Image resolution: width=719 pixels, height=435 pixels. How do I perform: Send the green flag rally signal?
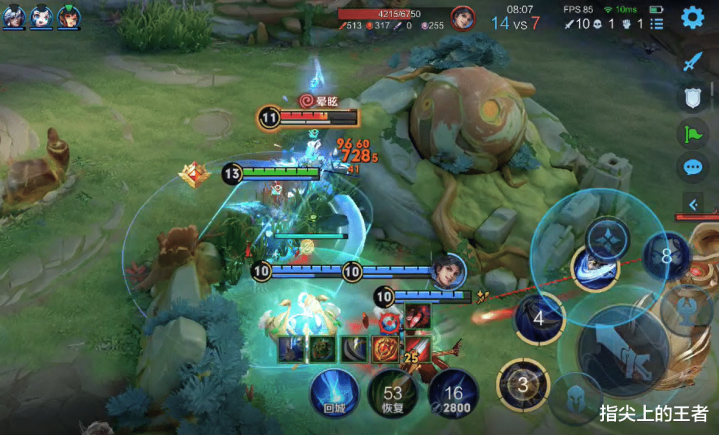coord(692,133)
